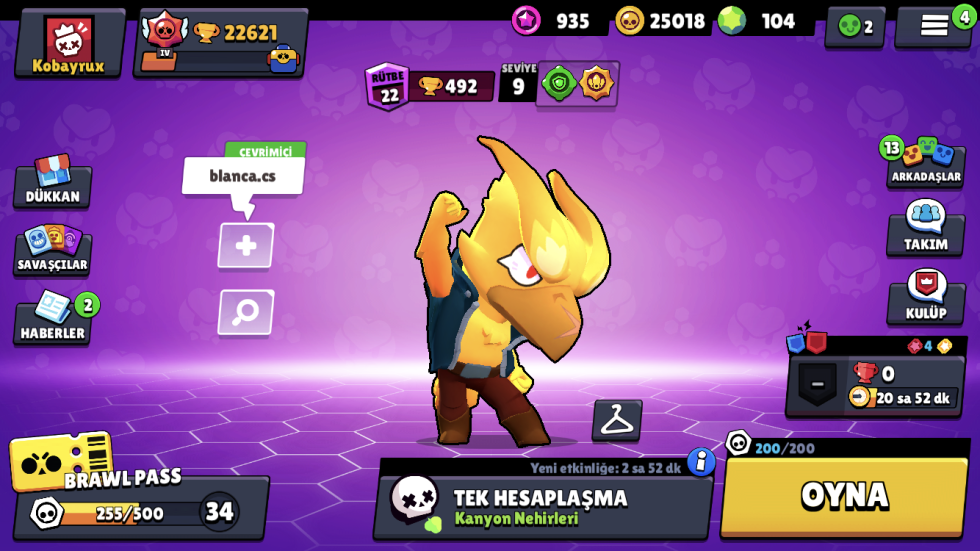This screenshot has width=980, height=551.
Task: Open the Savaşçılar brawlers menu
Action: pos(52,250)
